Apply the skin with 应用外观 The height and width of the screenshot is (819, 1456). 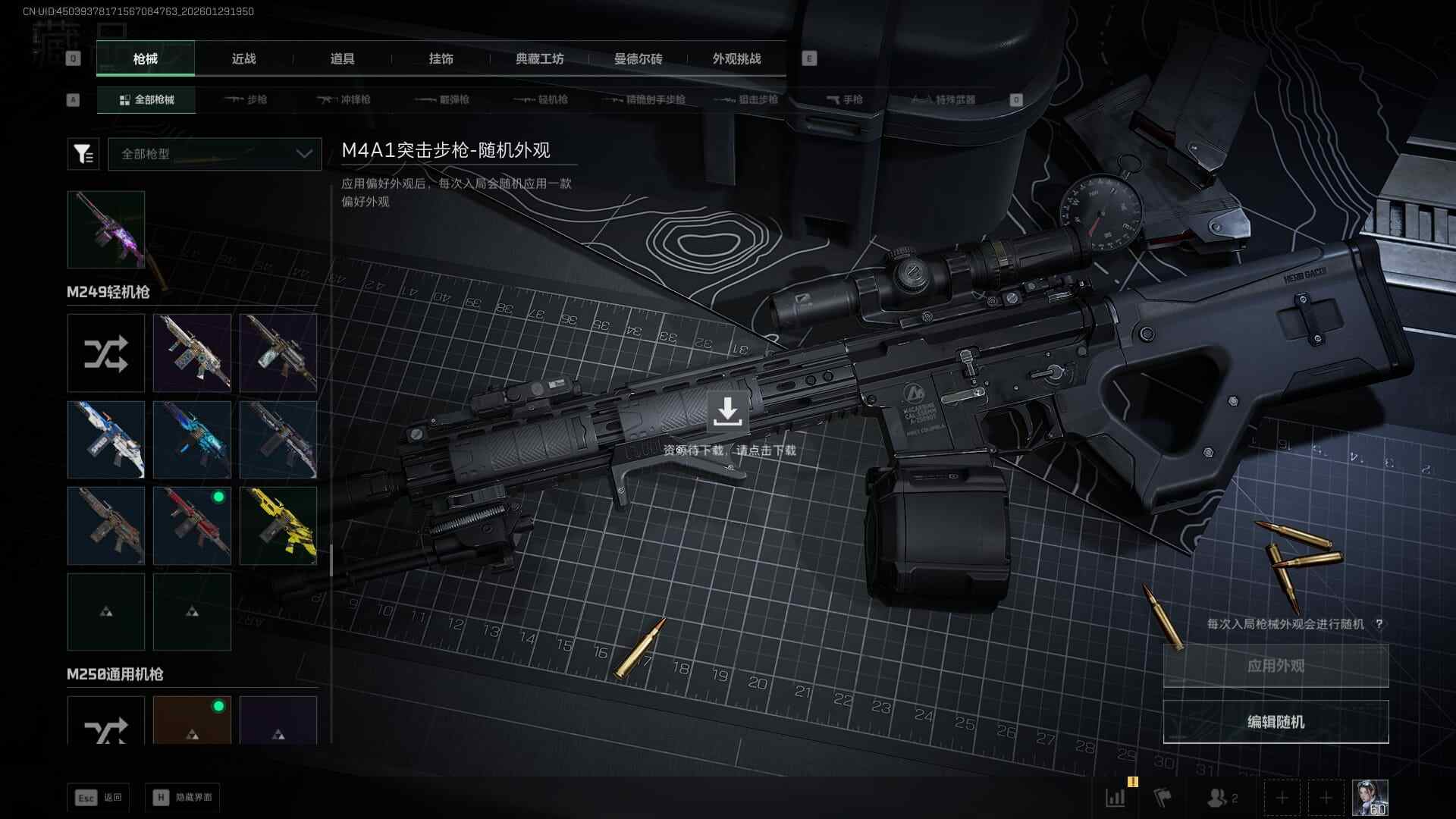coord(1276,666)
